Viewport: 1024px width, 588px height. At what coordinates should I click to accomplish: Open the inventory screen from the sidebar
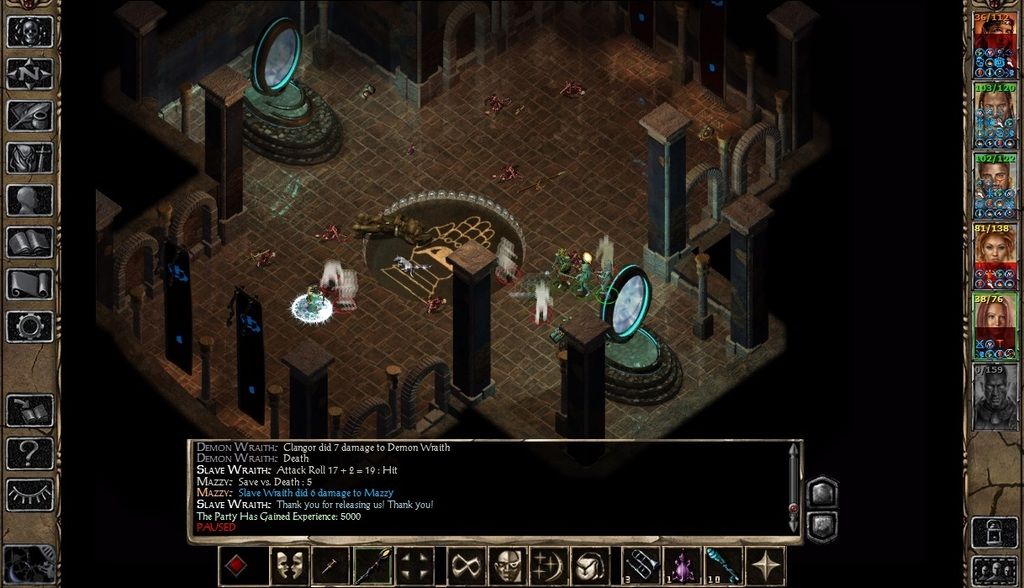pyautogui.click(x=30, y=157)
